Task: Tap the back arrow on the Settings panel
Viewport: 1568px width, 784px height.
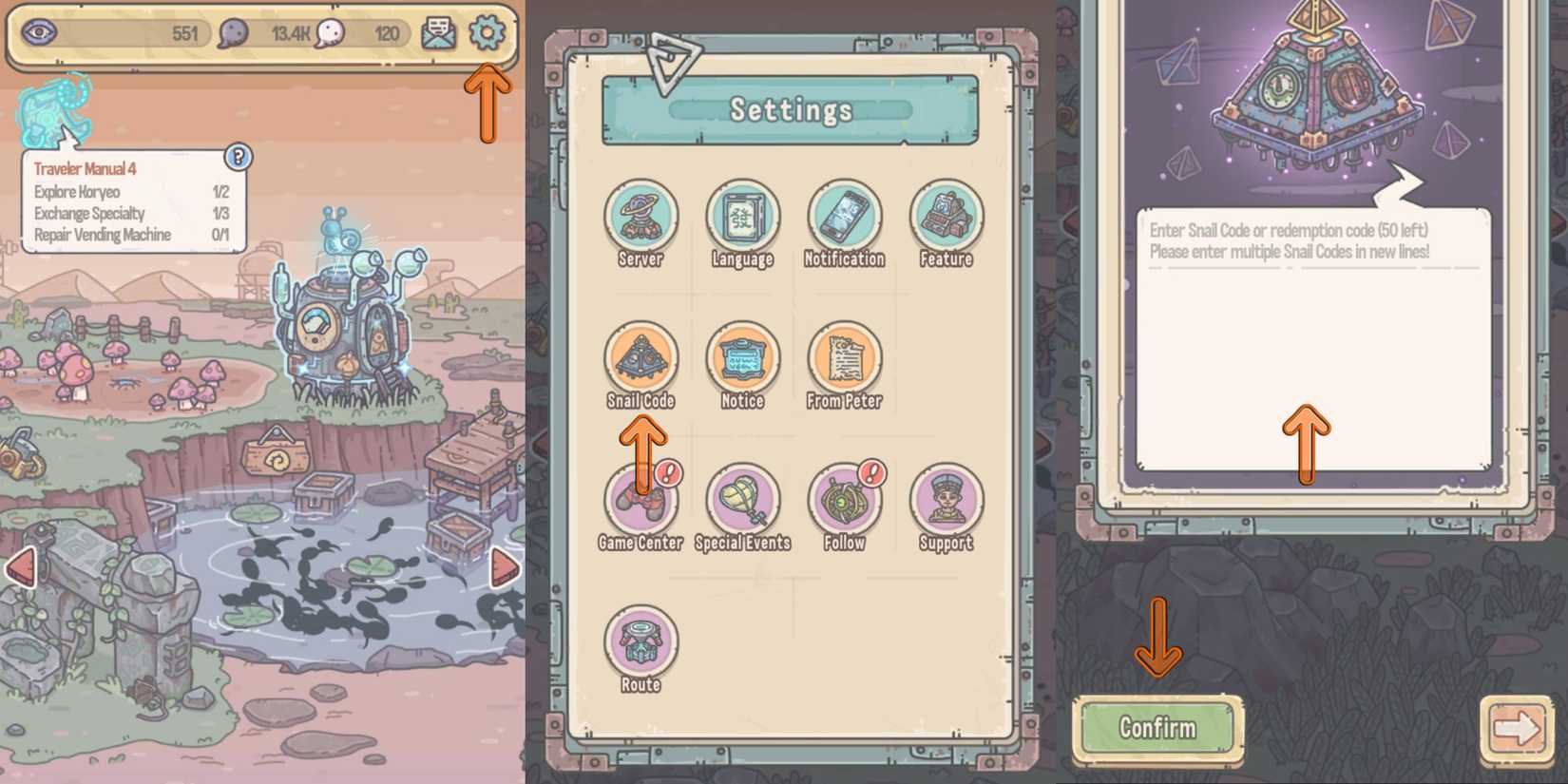Action: [x=678, y=67]
